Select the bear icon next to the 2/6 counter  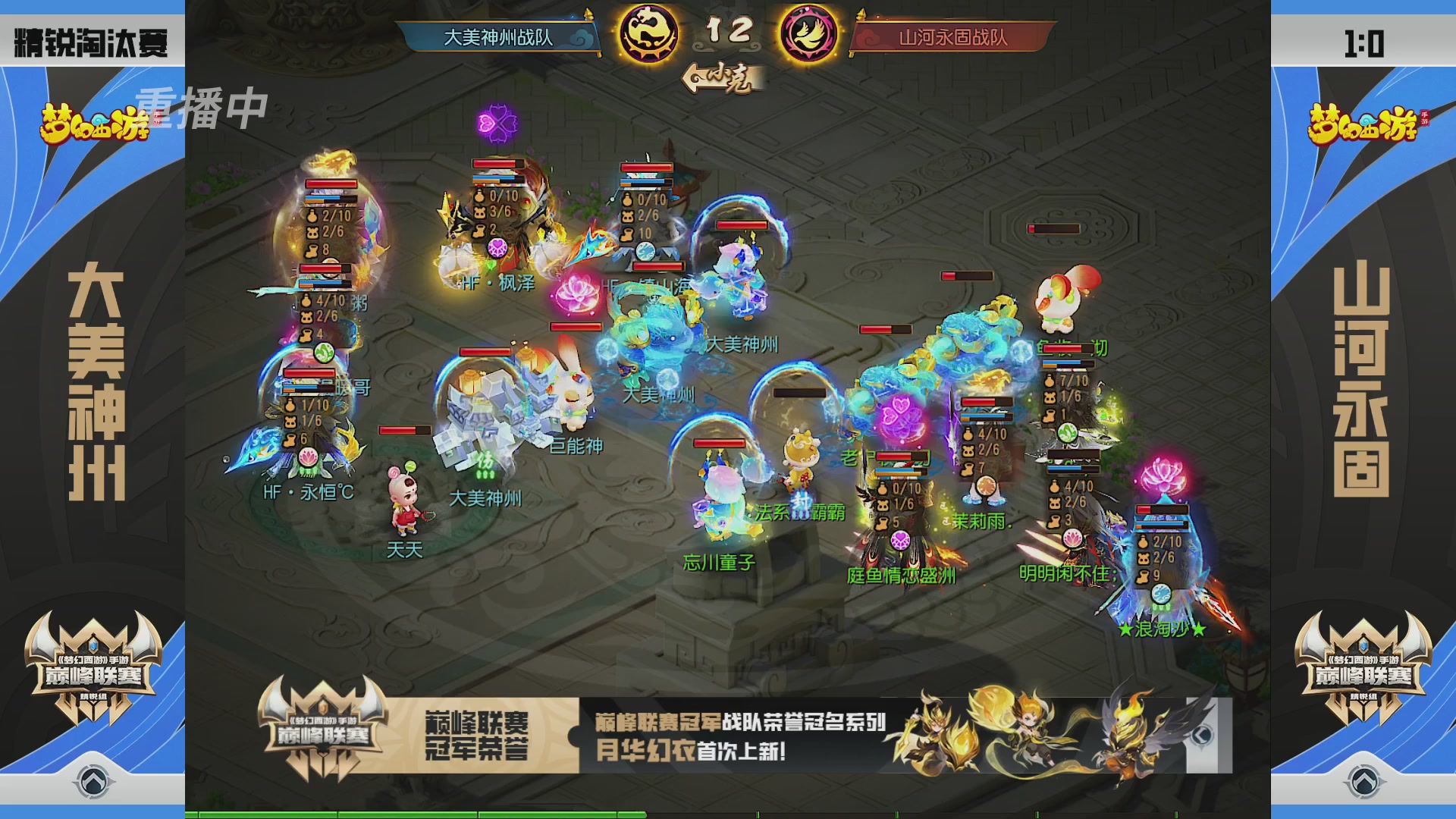312,234
